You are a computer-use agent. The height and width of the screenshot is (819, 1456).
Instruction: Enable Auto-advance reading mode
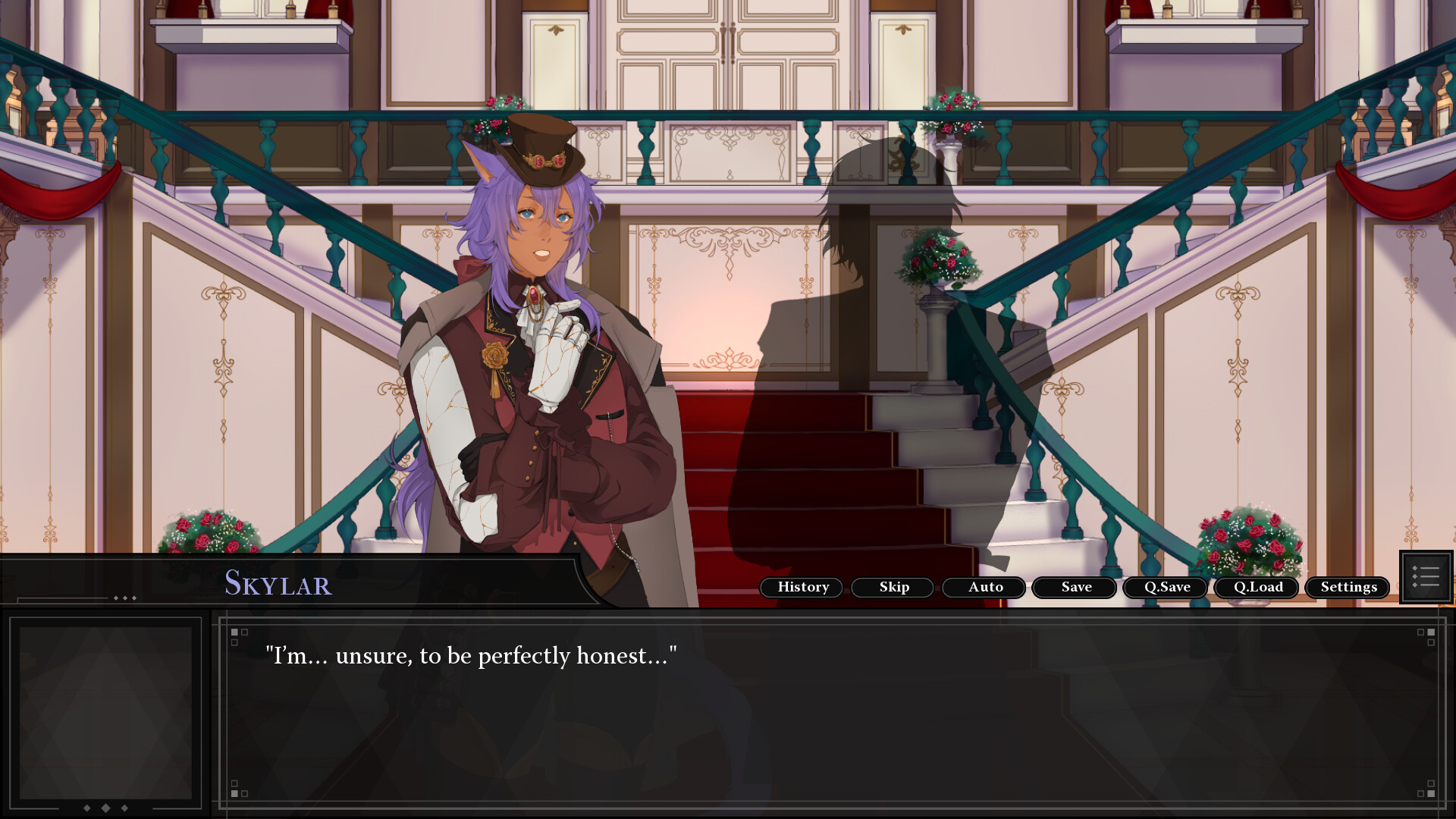coord(984,587)
